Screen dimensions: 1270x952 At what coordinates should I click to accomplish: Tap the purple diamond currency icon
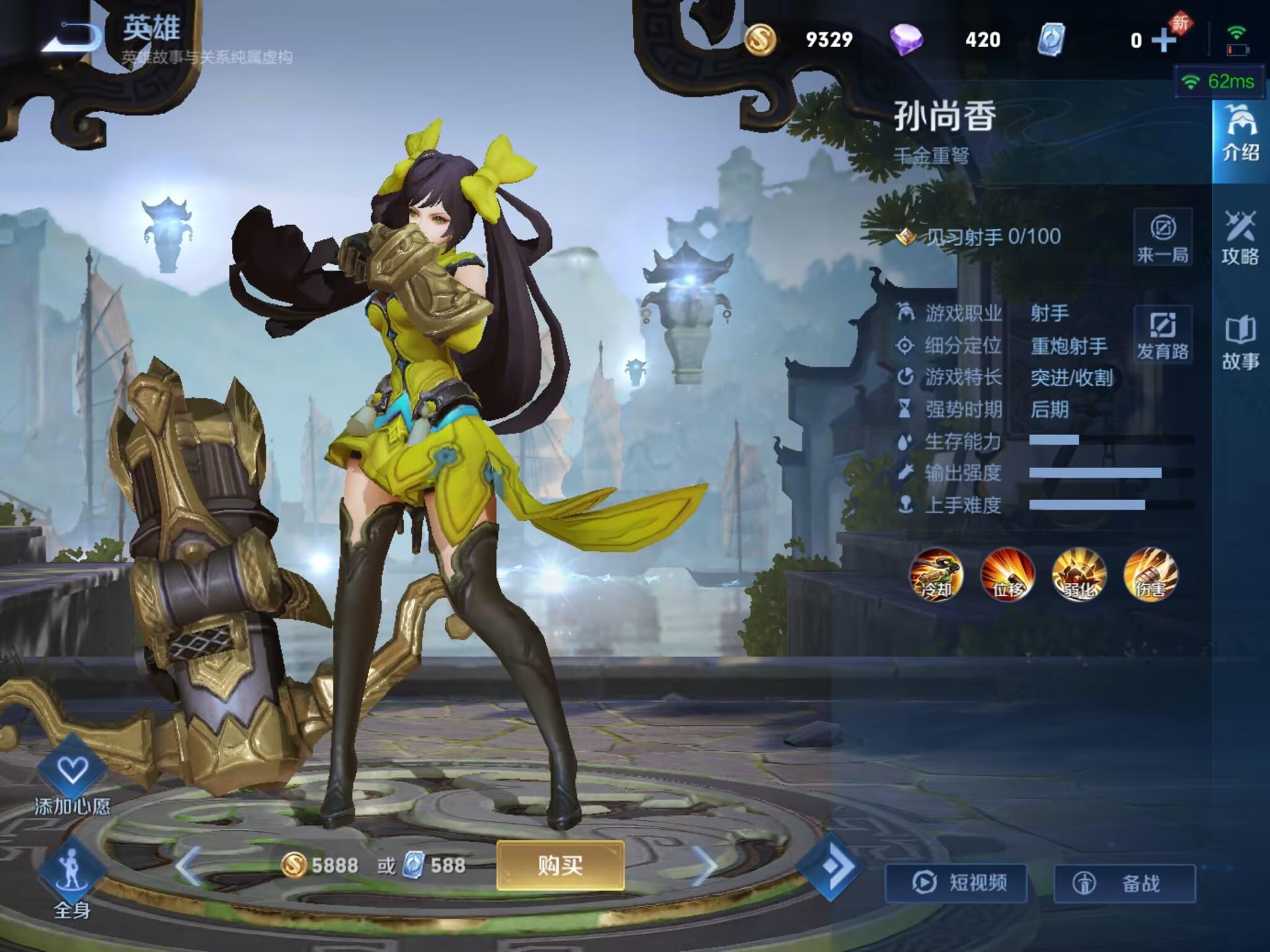pos(906,40)
